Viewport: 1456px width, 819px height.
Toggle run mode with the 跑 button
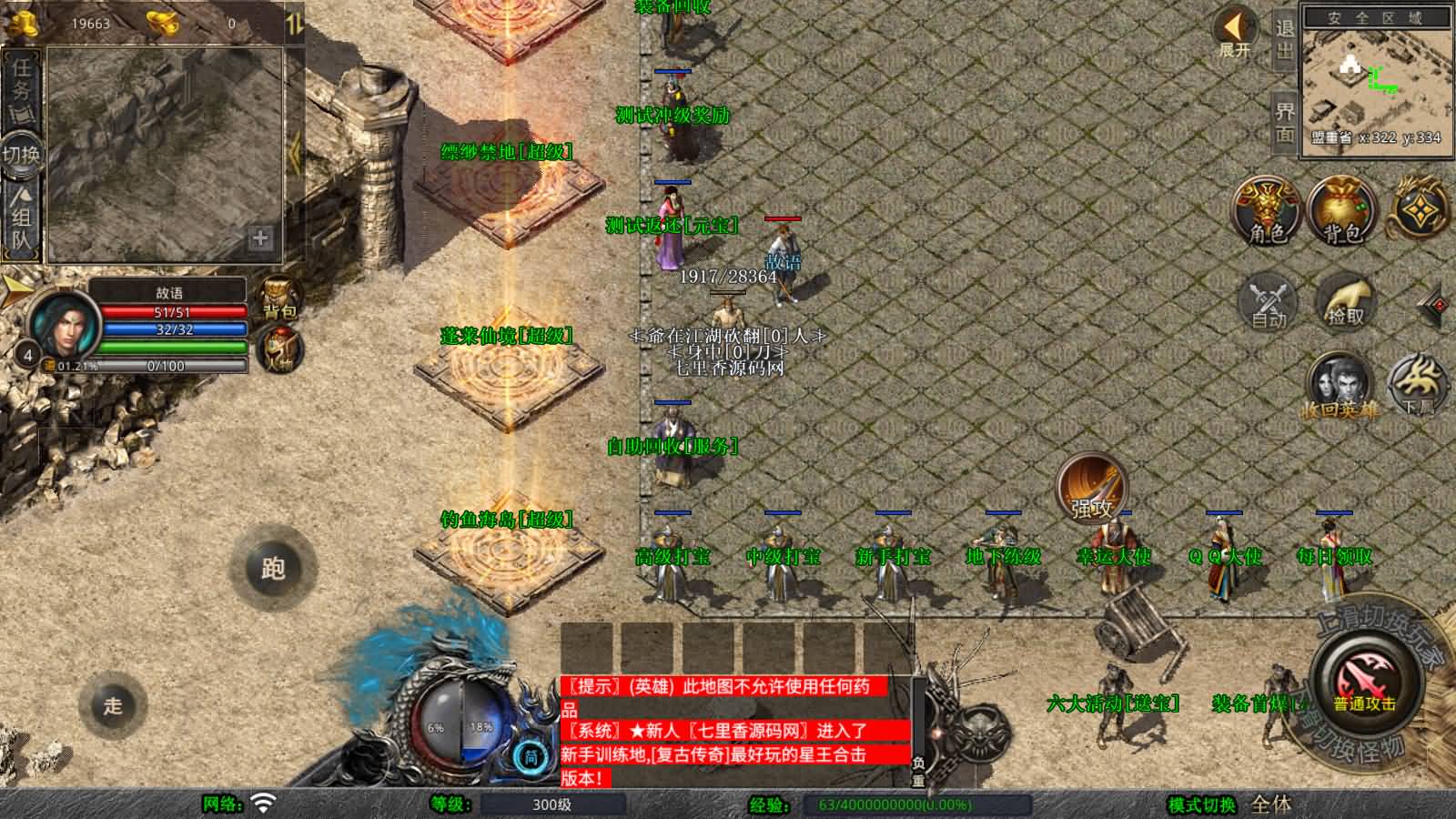[x=275, y=564]
